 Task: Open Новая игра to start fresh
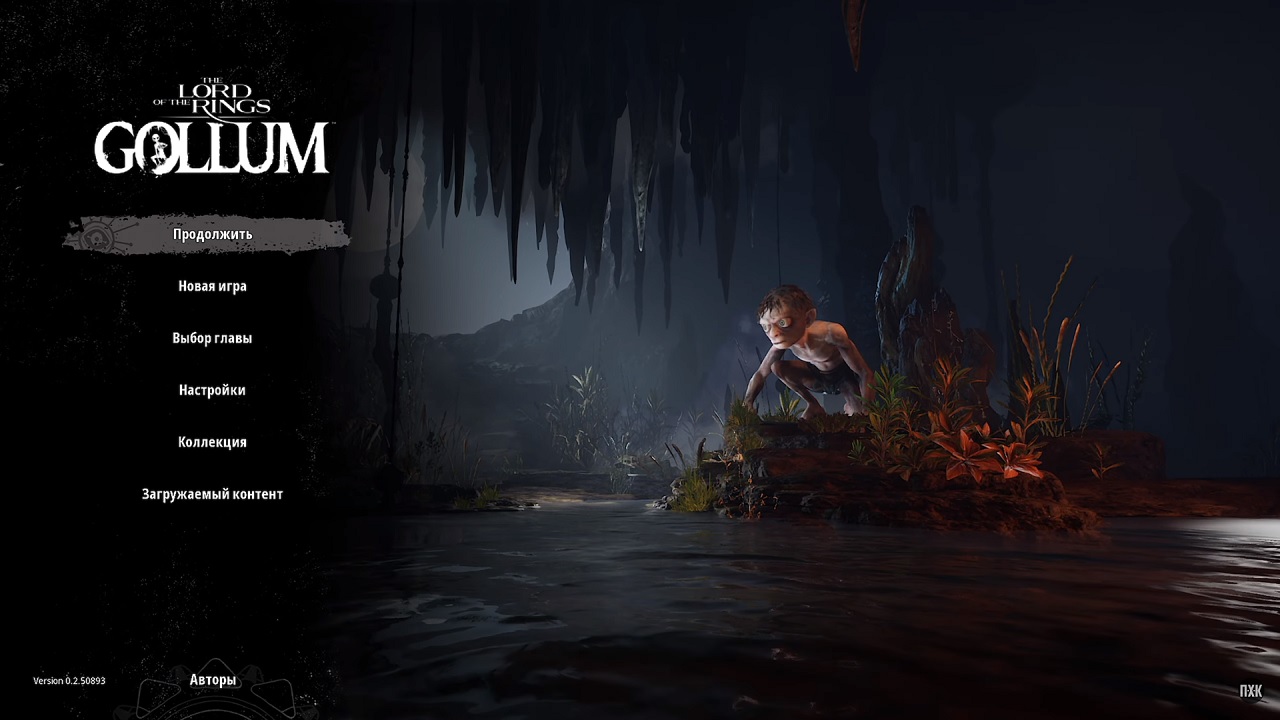213,285
